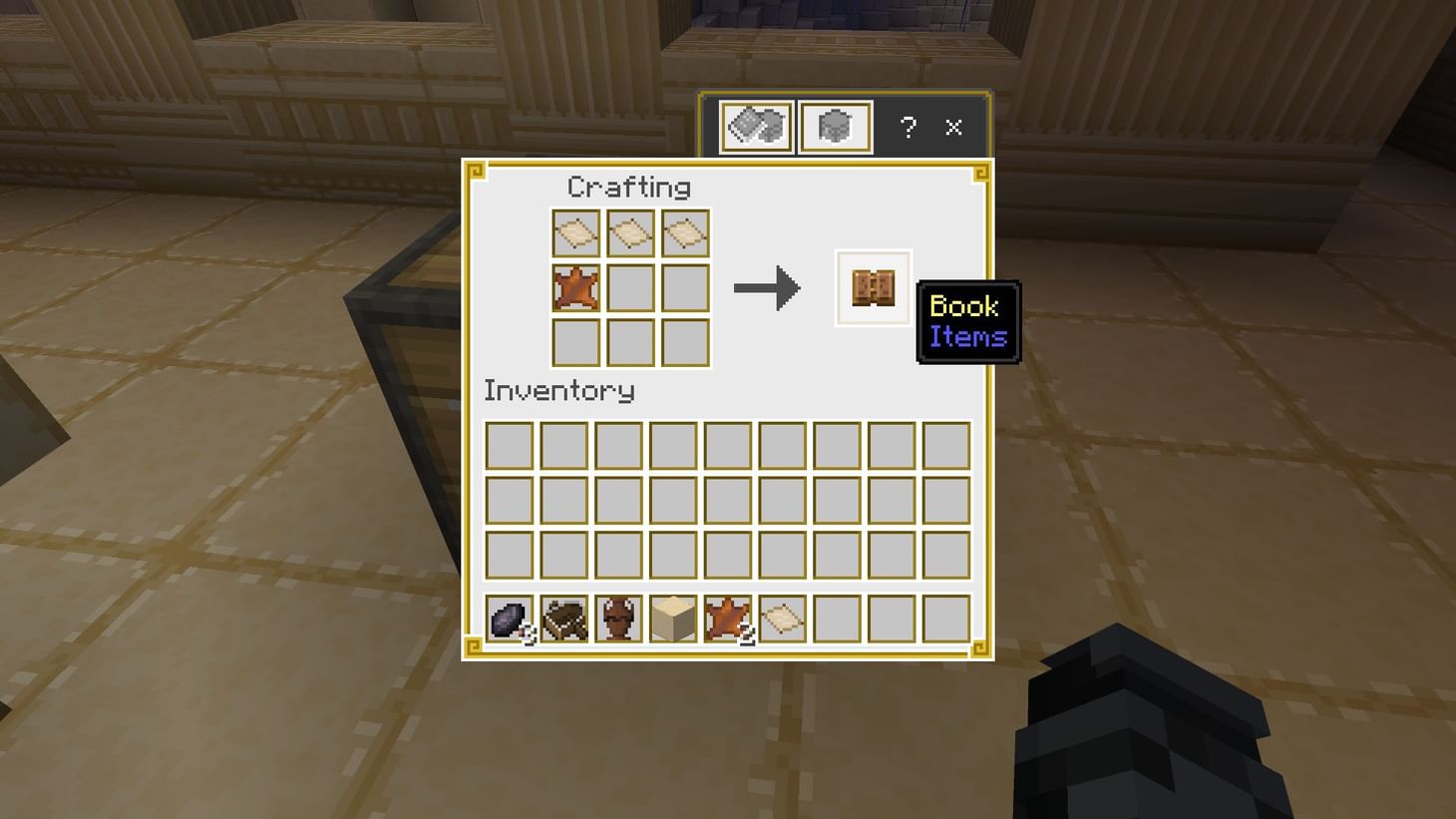Image resolution: width=1456 pixels, height=819 pixels.
Task: Select the sandstone block in the hotbar
Action: coord(673,618)
